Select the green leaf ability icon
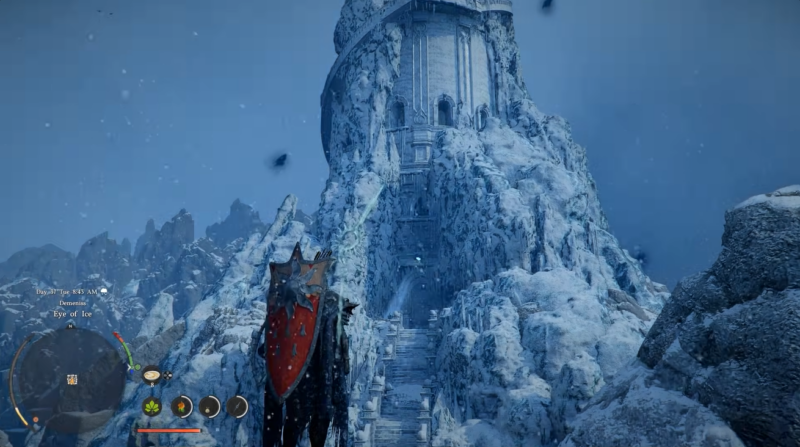 click(x=153, y=406)
